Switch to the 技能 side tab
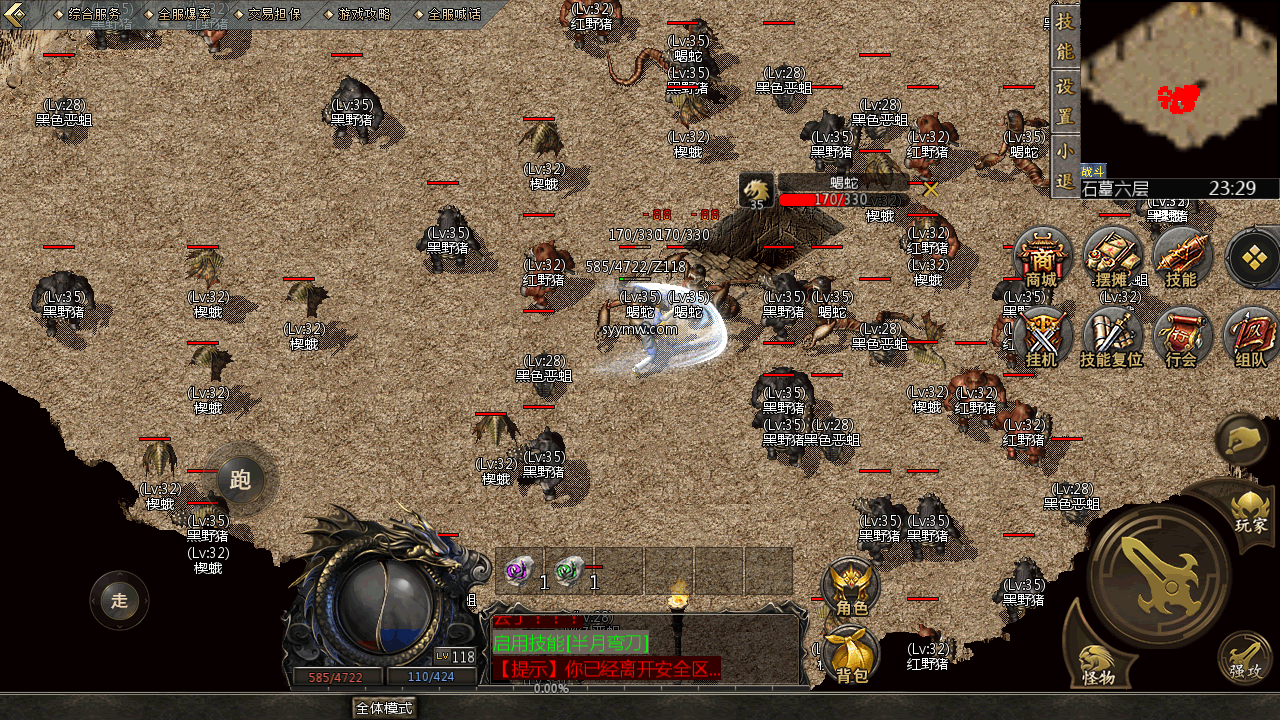Image resolution: width=1280 pixels, height=720 pixels. tap(1065, 36)
